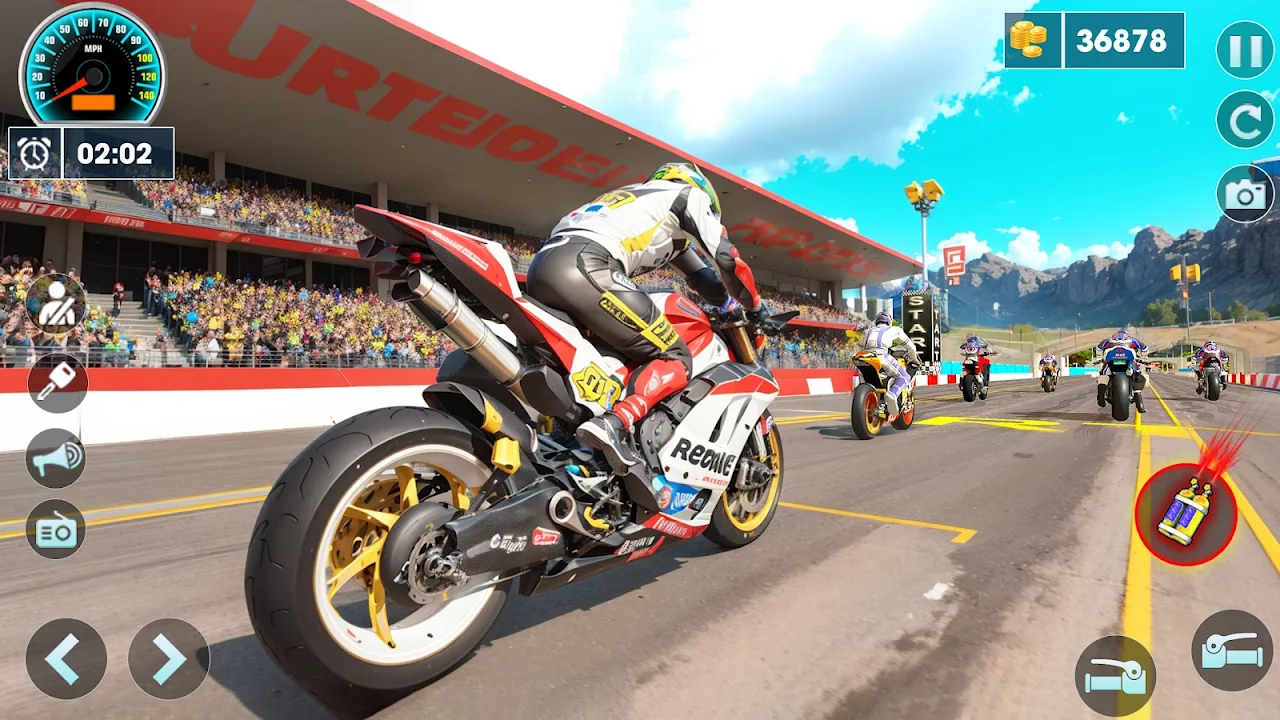The width and height of the screenshot is (1280, 720).
Task: Tap the rider seatbelt icon
Action: (55, 303)
